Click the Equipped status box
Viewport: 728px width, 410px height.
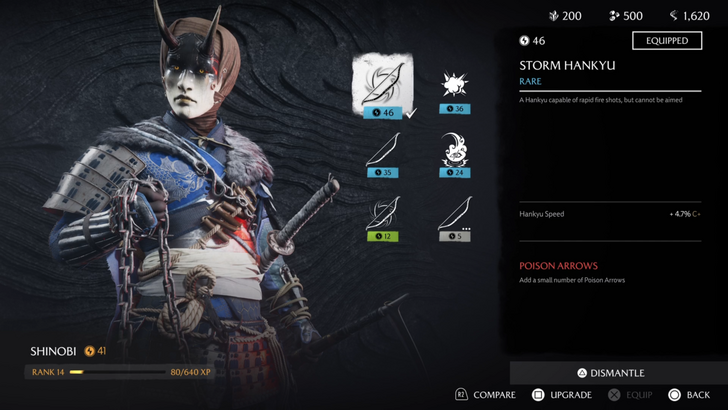(666, 41)
